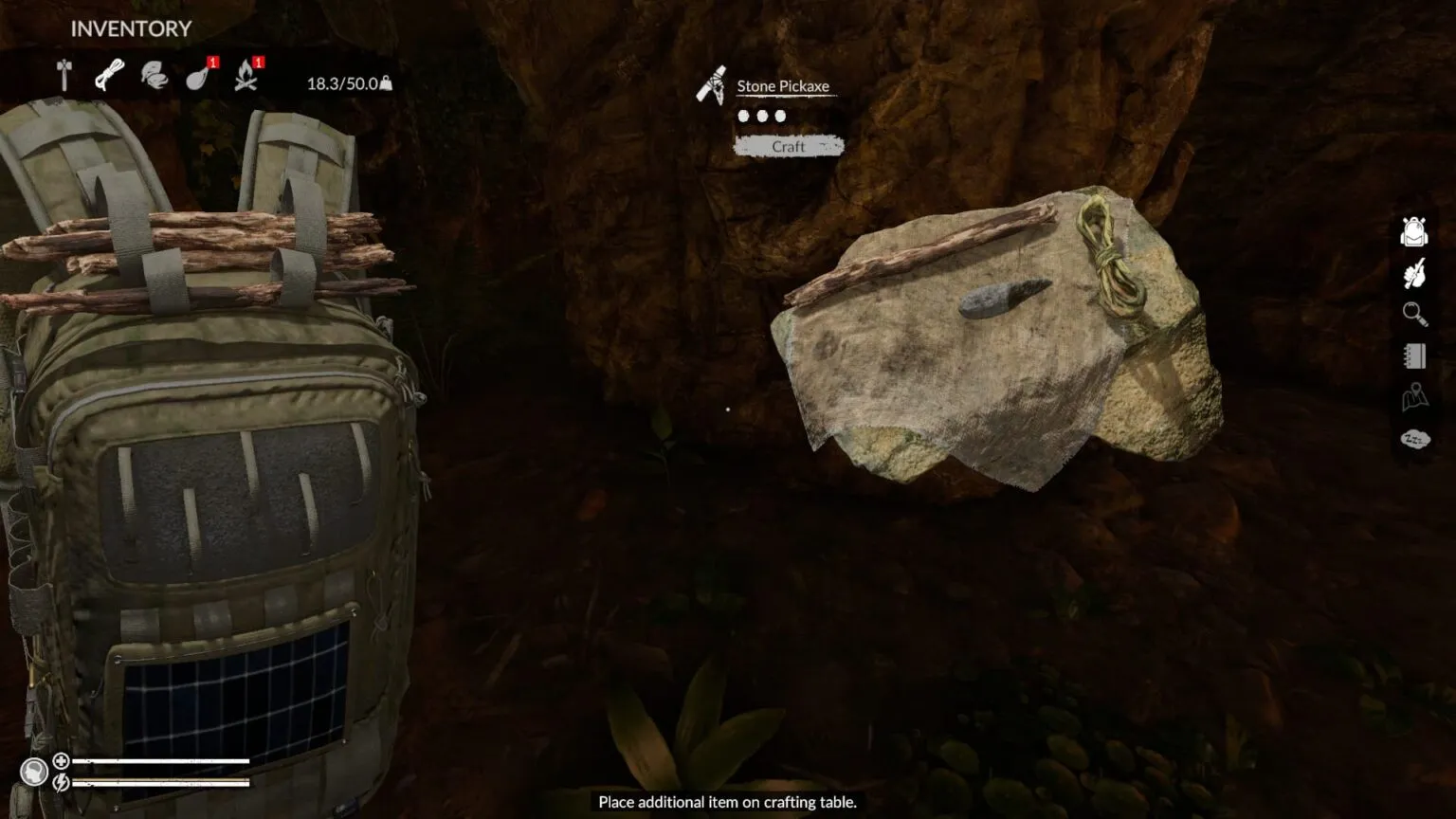1456x819 pixels.
Task: Select the sleep Zzz icon
Action: (x=1413, y=440)
